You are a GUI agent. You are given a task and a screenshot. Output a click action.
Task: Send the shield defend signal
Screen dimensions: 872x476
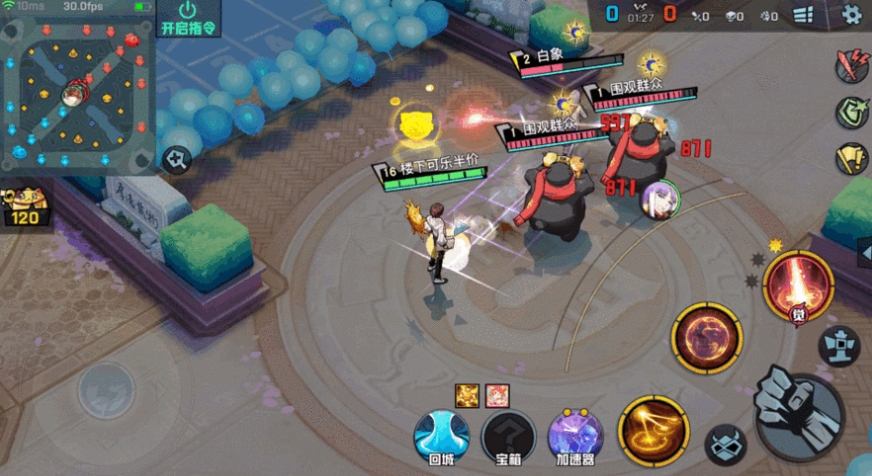tap(851, 111)
